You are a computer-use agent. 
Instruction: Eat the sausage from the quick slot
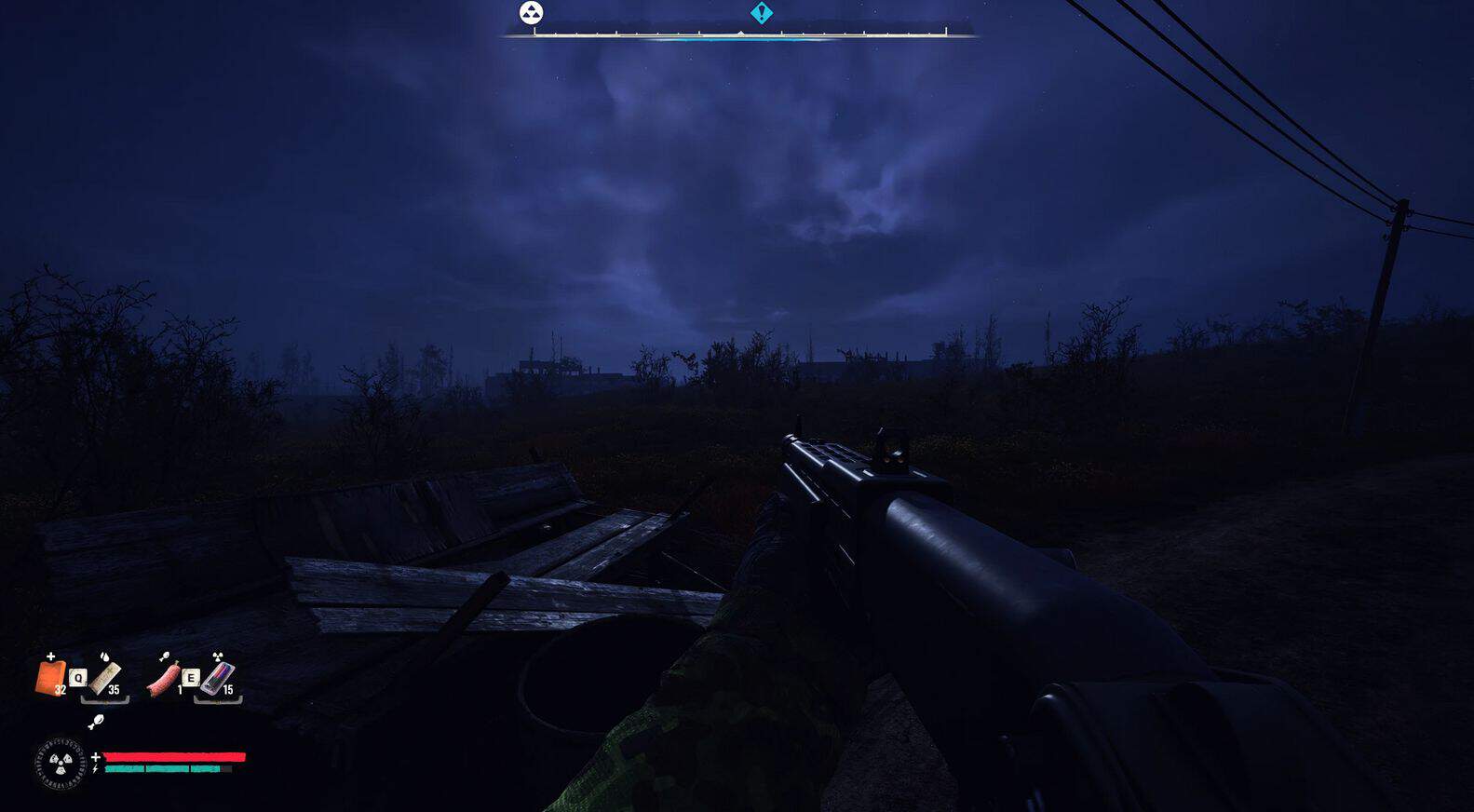164,677
